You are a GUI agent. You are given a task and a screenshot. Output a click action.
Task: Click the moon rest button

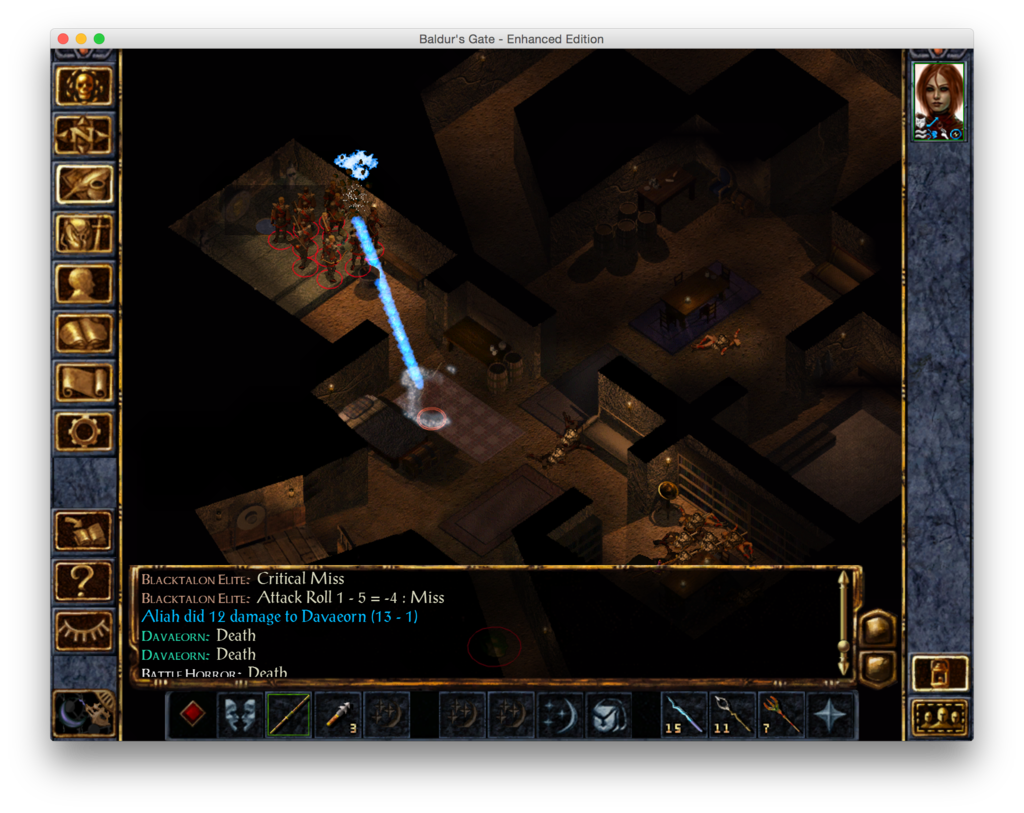click(x=84, y=713)
